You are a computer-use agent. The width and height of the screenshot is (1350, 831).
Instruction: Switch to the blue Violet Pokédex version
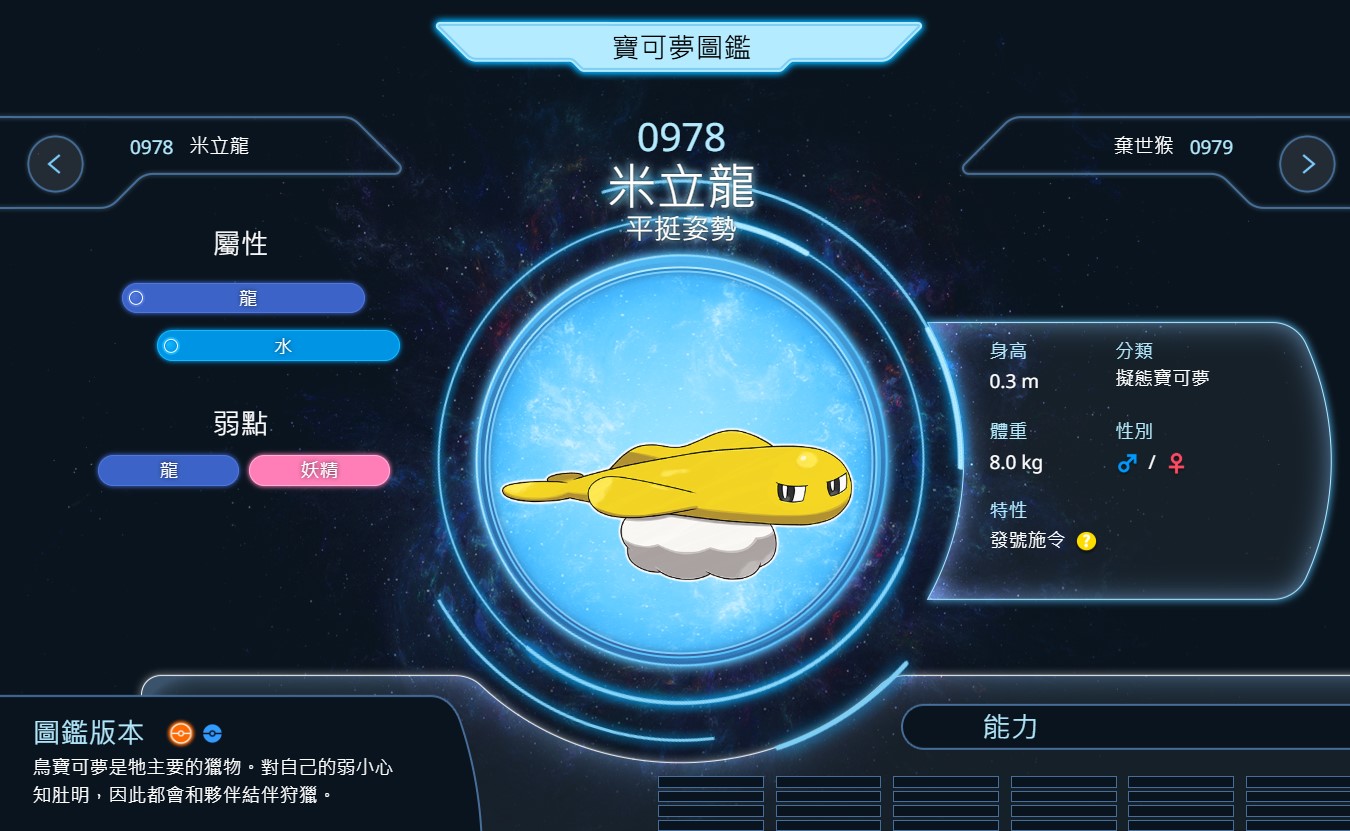tap(212, 733)
